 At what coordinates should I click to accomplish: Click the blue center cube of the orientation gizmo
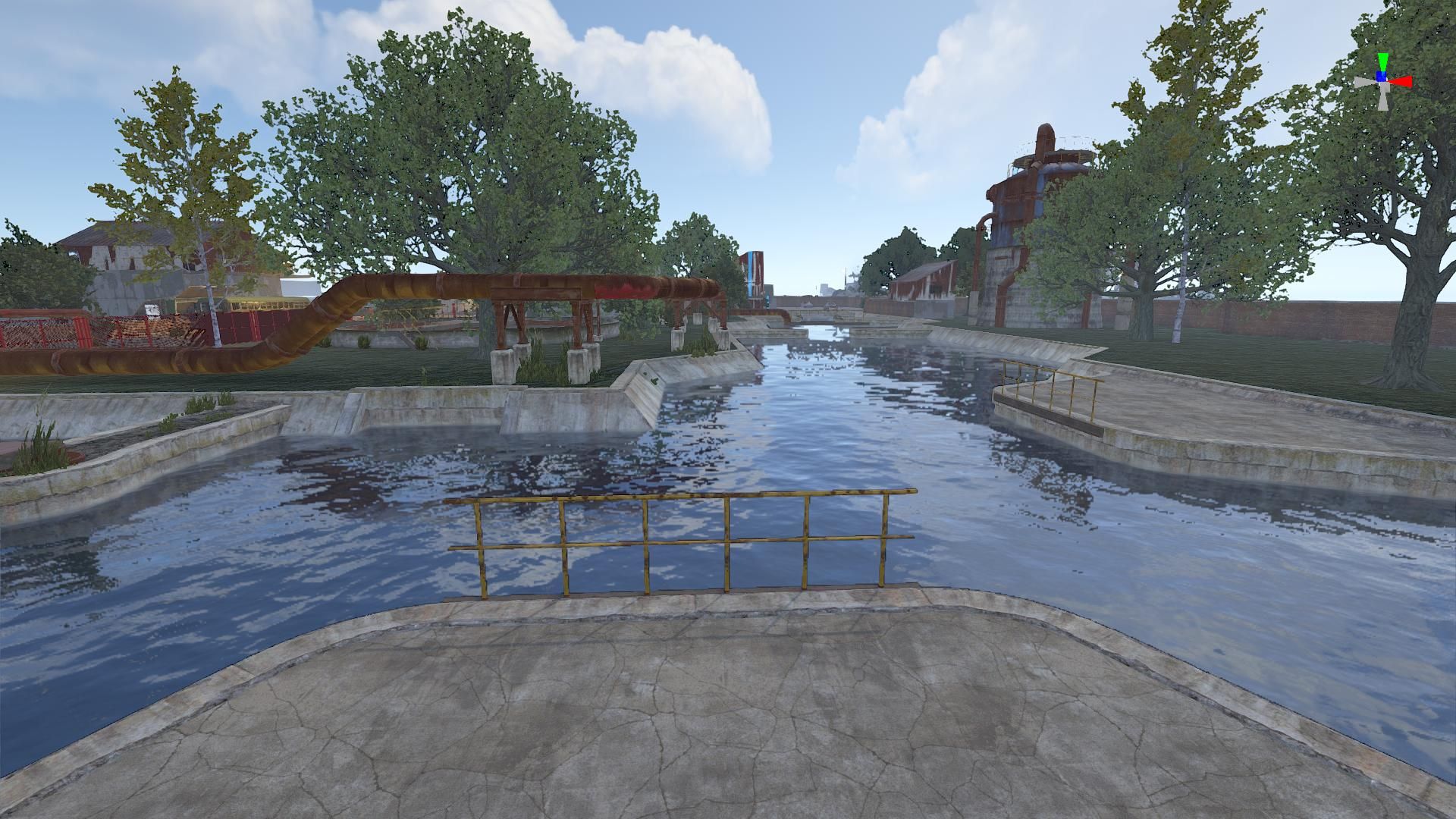[1382, 77]
